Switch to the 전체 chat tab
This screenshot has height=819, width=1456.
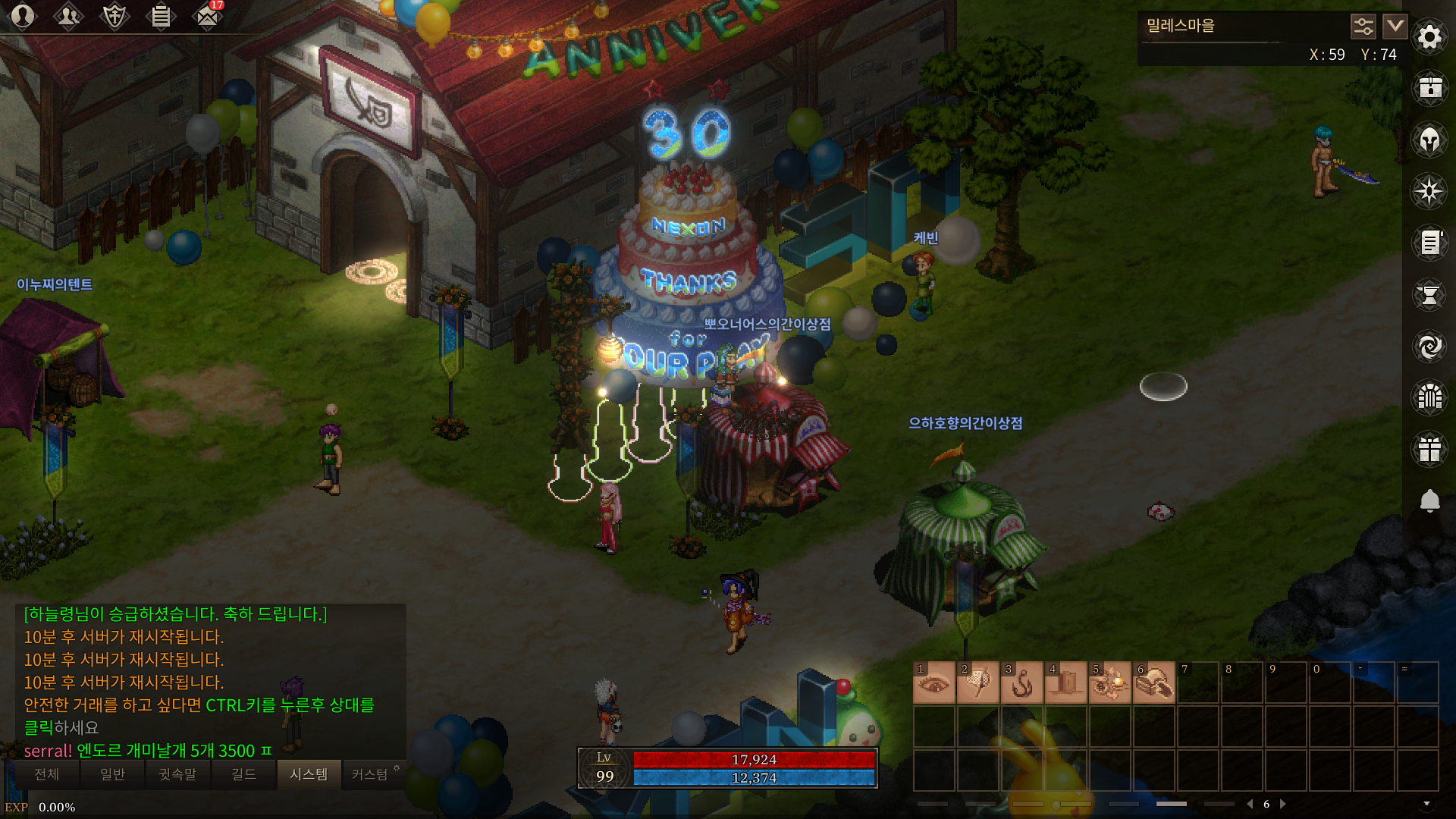pos(47,774)
